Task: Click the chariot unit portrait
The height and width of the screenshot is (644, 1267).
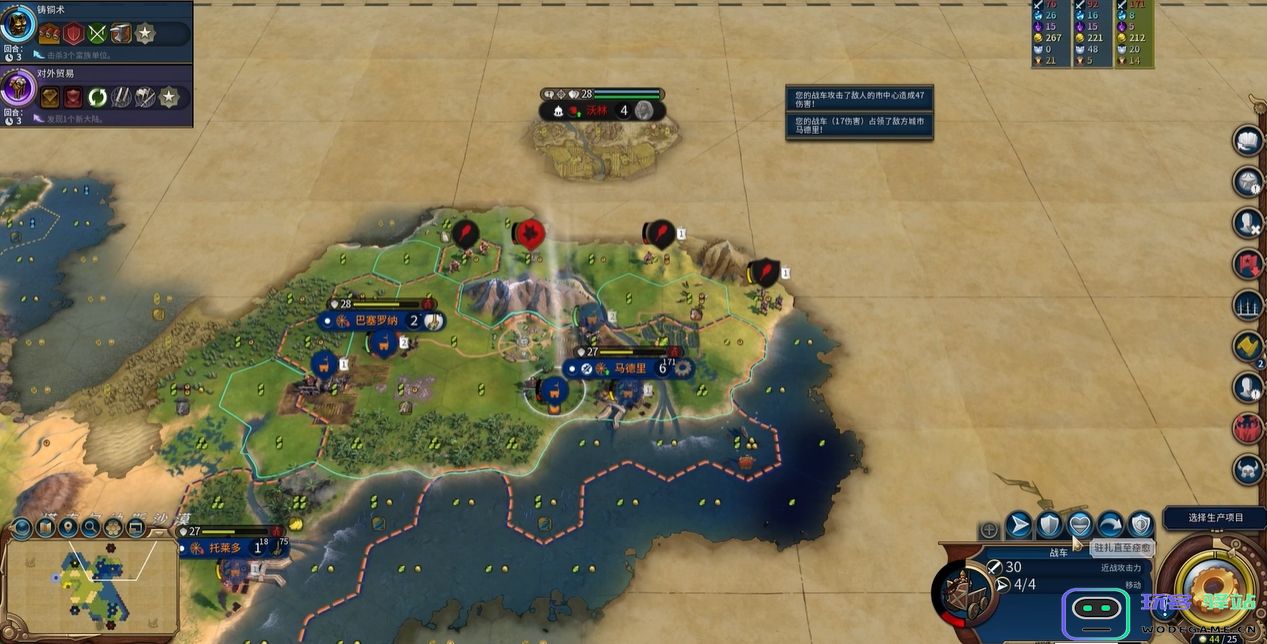Action: (963, 592)
